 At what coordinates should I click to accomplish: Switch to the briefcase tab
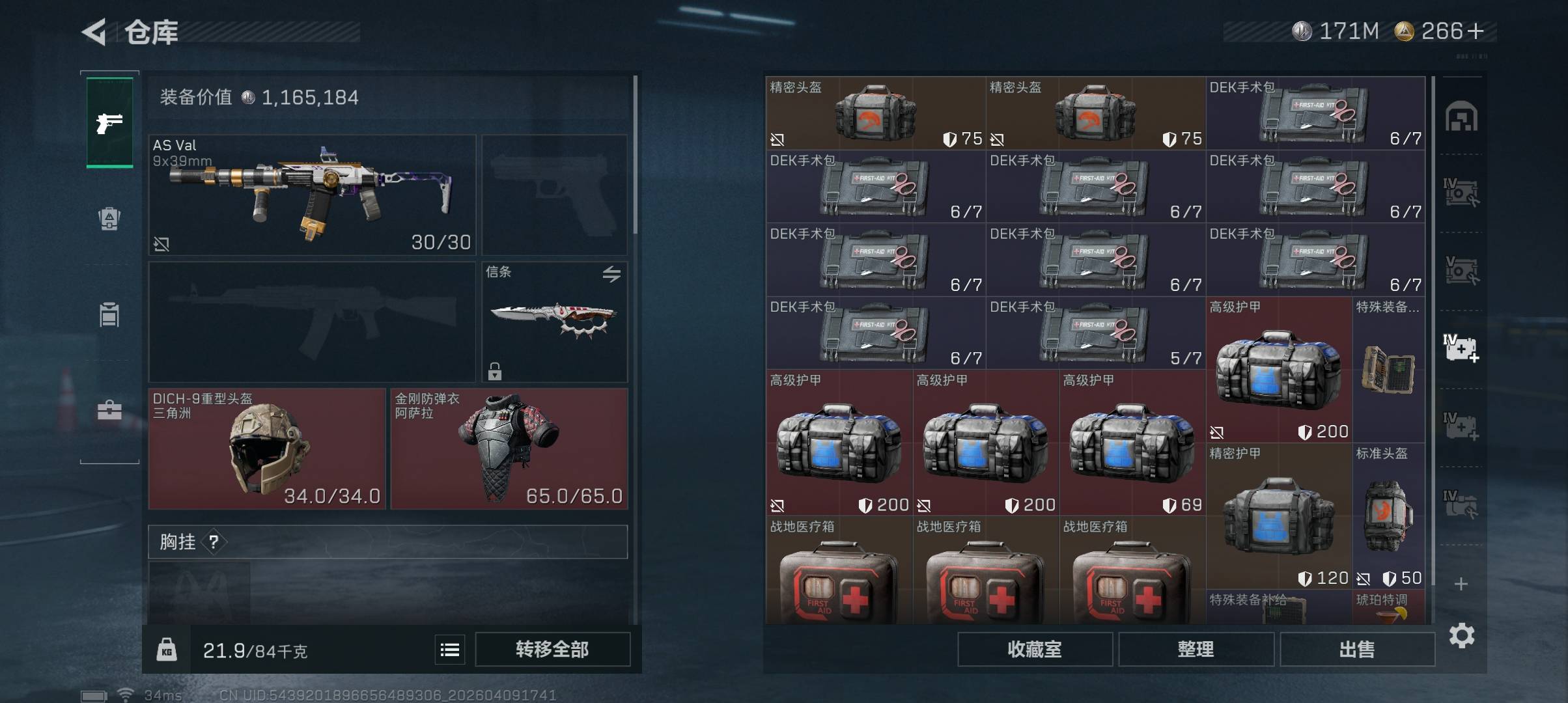[109, 411]
